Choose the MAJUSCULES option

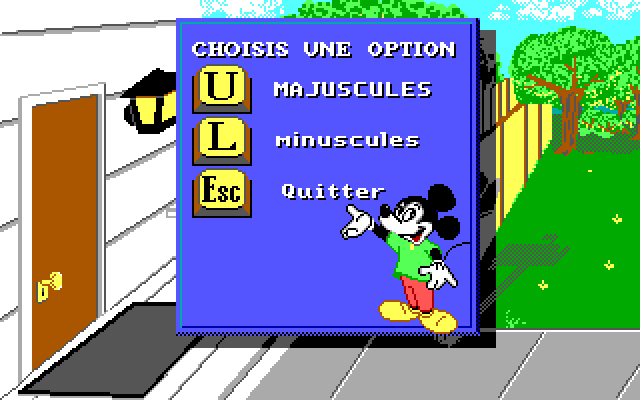pos(219,89)
